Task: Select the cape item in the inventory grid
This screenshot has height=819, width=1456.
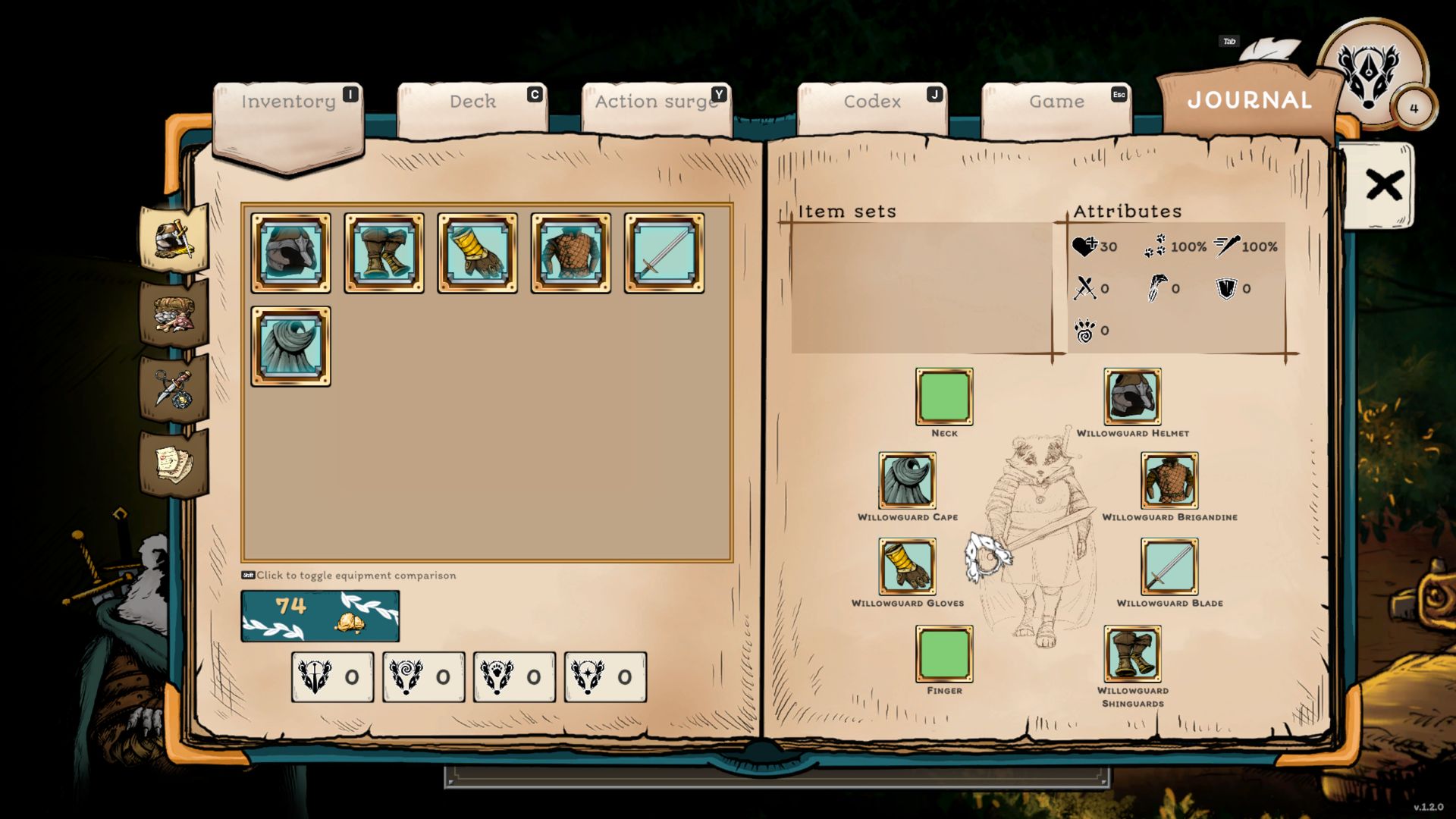Action: pyautogui.click(x=291, y=347)
